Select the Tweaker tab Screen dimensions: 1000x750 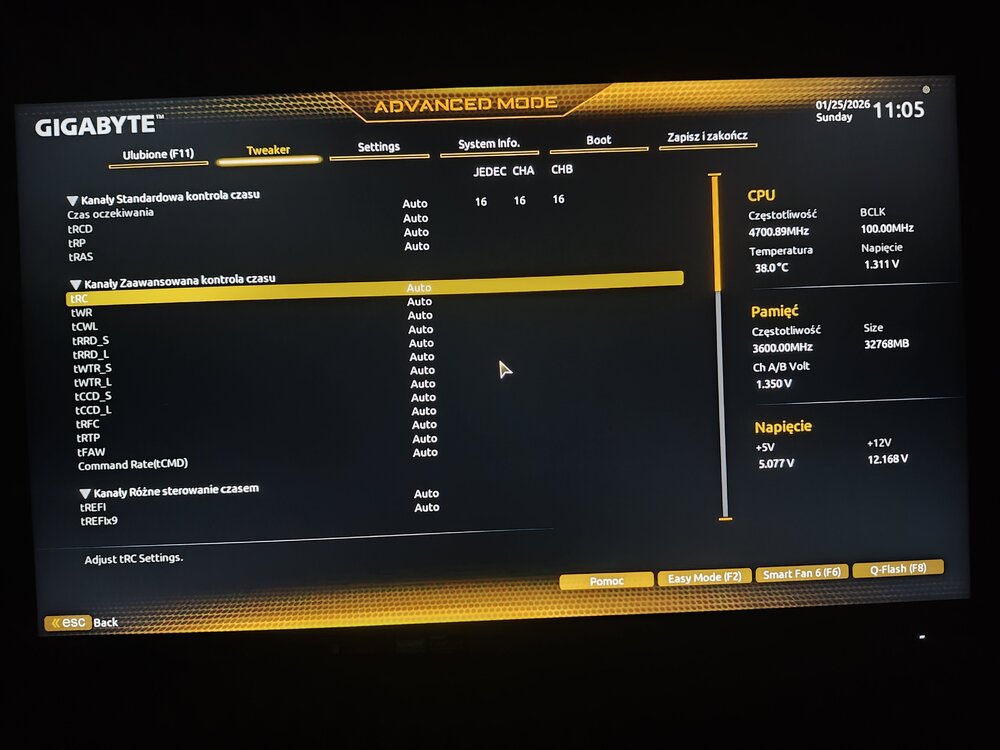[x=268, y=151]
